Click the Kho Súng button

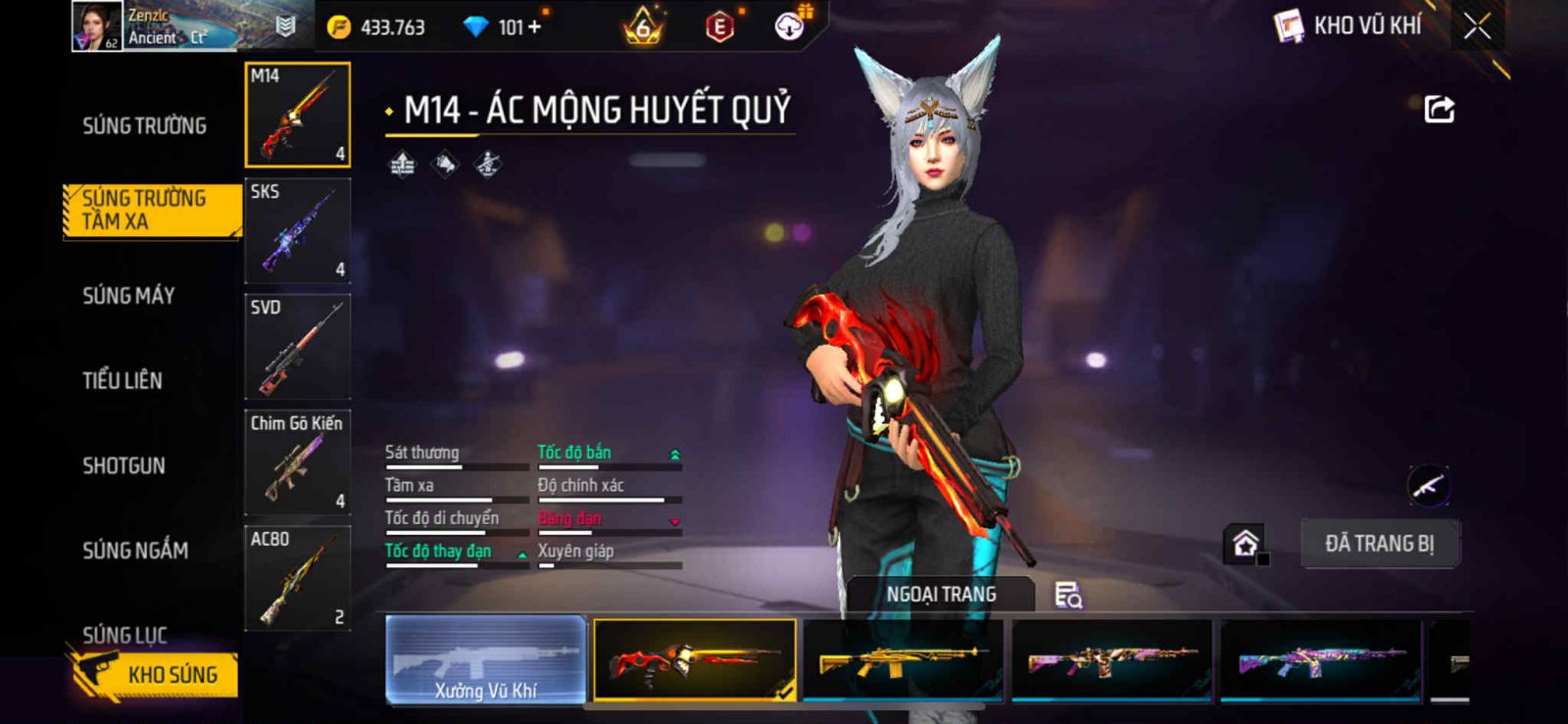[157, 675]
